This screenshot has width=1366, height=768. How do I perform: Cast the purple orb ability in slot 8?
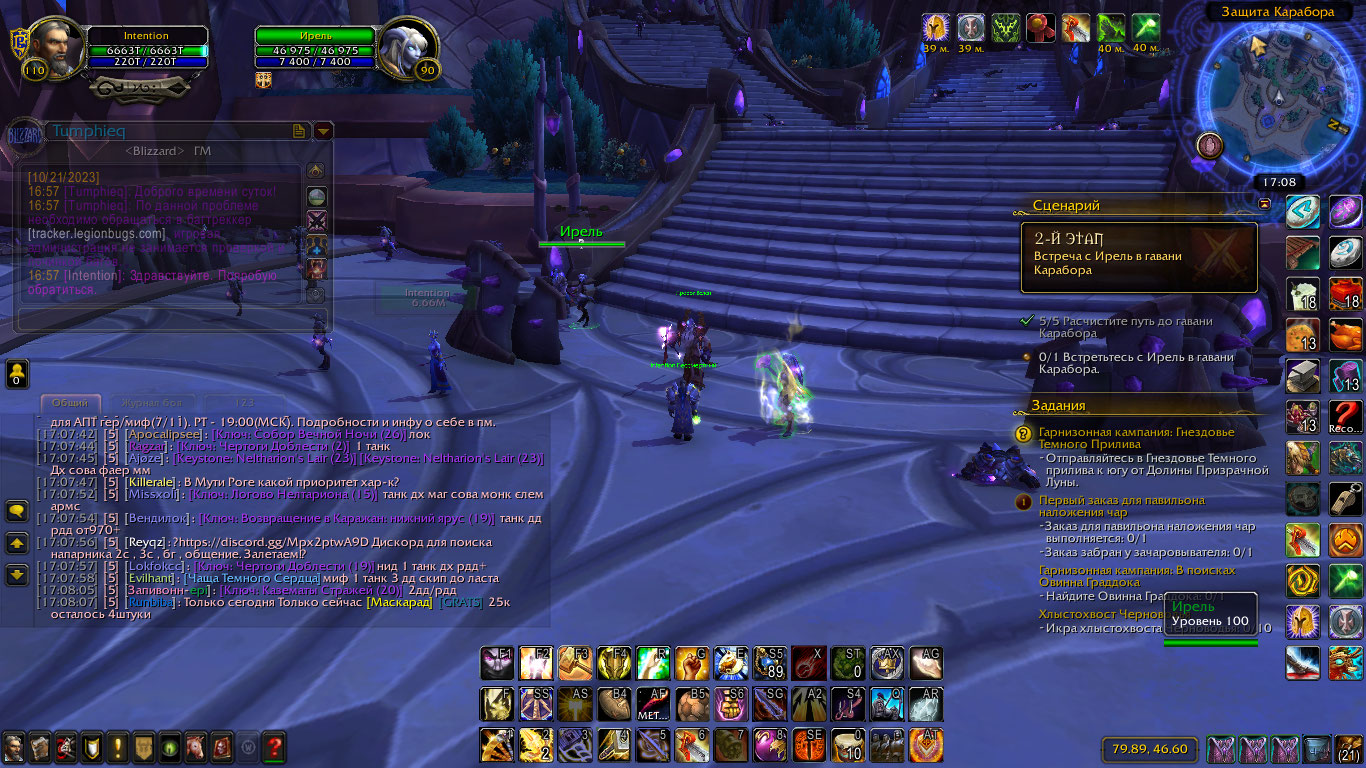(x=770, y=745)
